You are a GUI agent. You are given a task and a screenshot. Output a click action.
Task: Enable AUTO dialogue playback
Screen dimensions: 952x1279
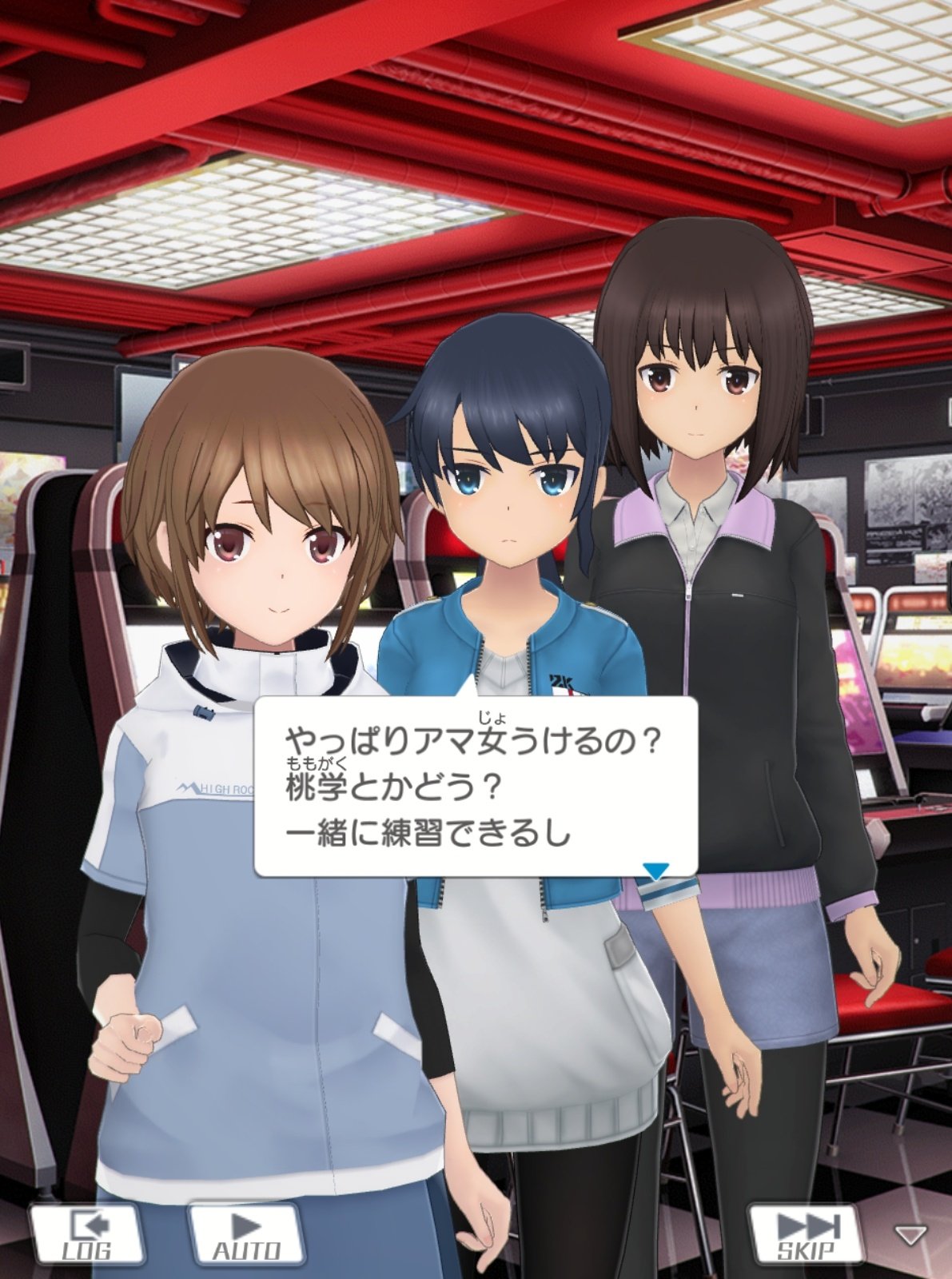[x=245, y=1233]
